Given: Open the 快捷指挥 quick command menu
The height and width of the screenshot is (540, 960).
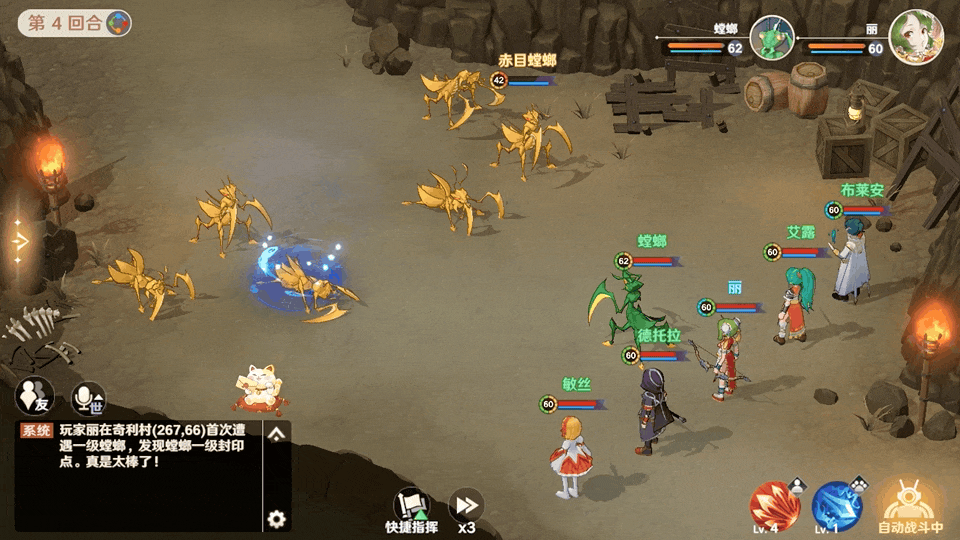Looking at the screenshot, I should click(x=412, y=507).
